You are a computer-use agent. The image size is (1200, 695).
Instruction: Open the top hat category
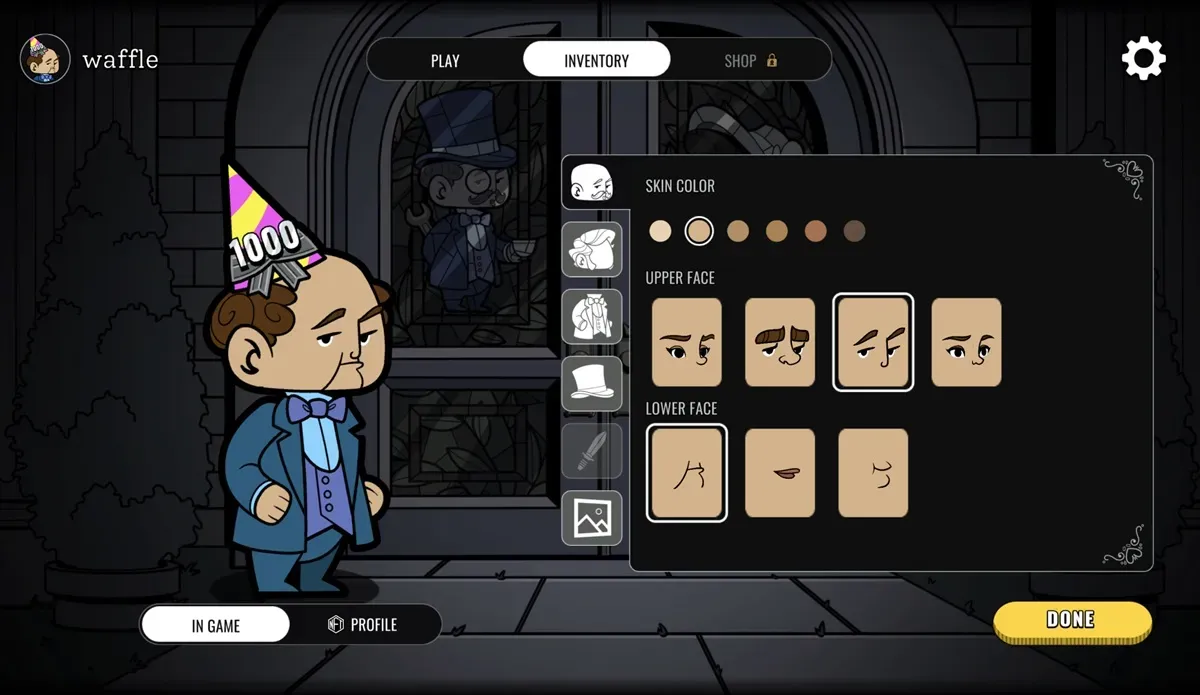click(592, 383)
